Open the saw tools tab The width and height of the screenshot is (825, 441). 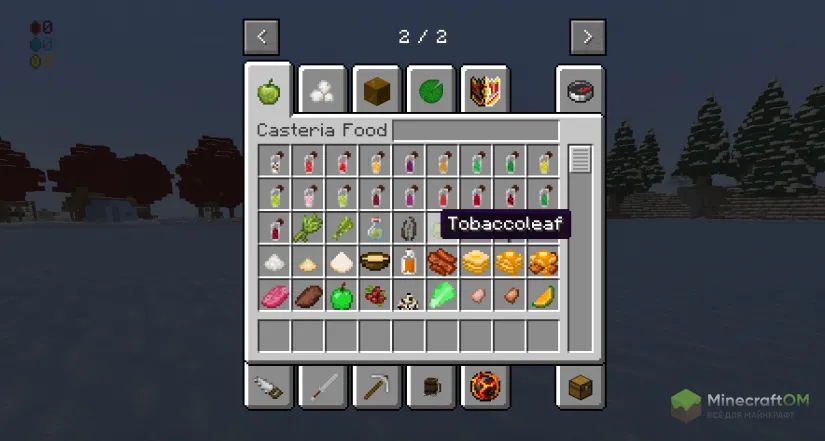coord(269,385)
